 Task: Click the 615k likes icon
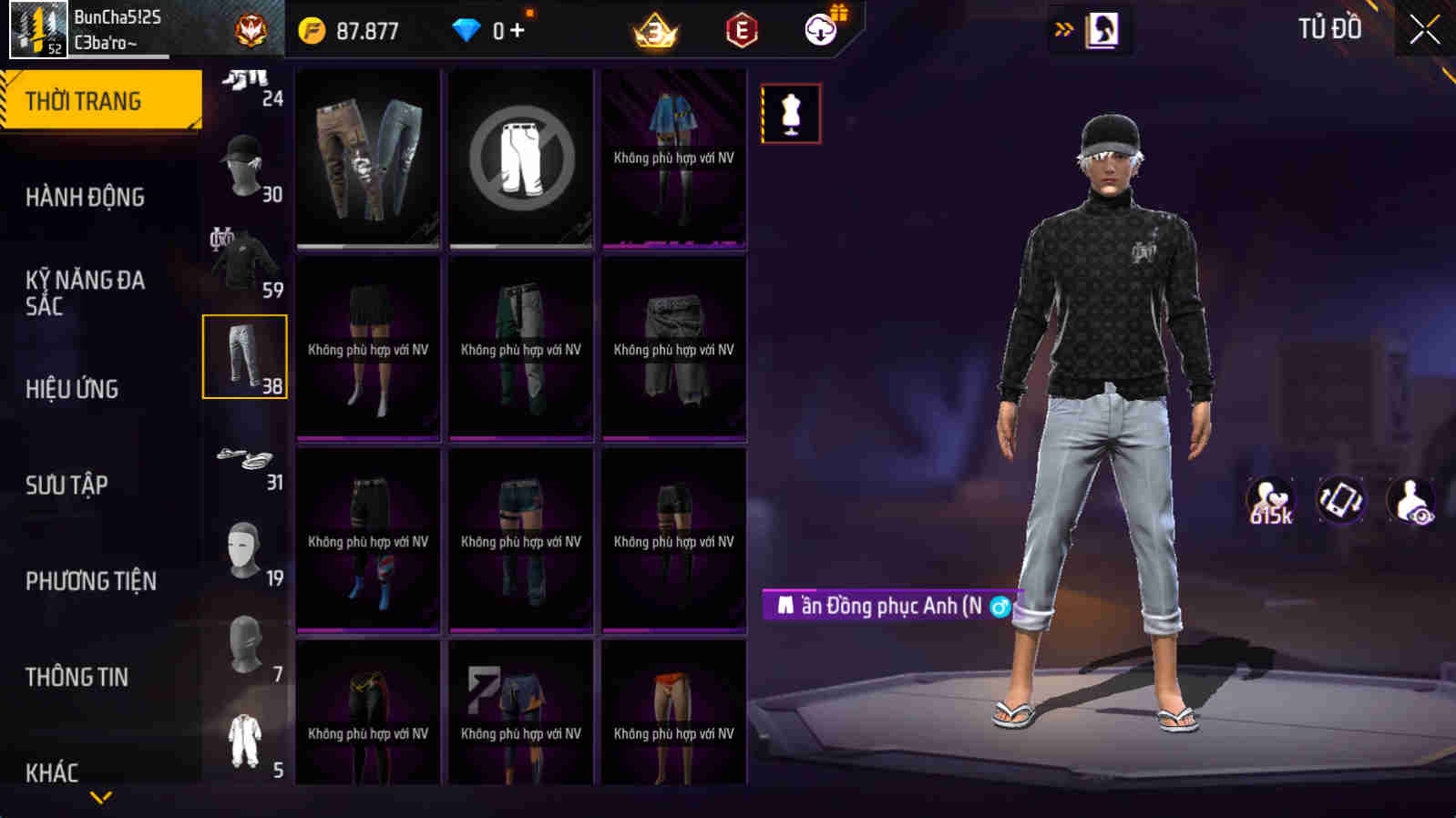1268,499
